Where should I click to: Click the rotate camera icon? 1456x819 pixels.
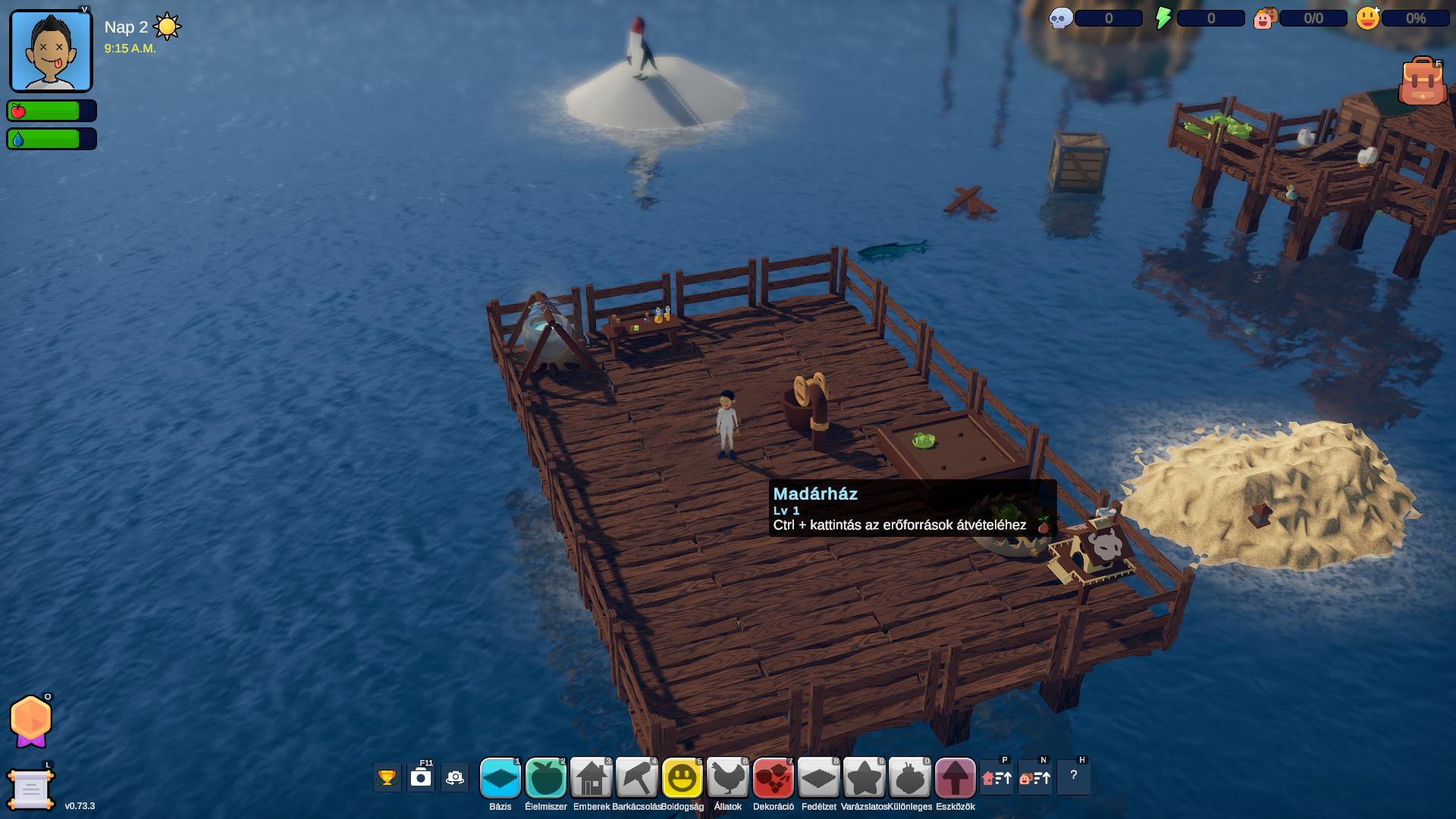click(455, 778)
